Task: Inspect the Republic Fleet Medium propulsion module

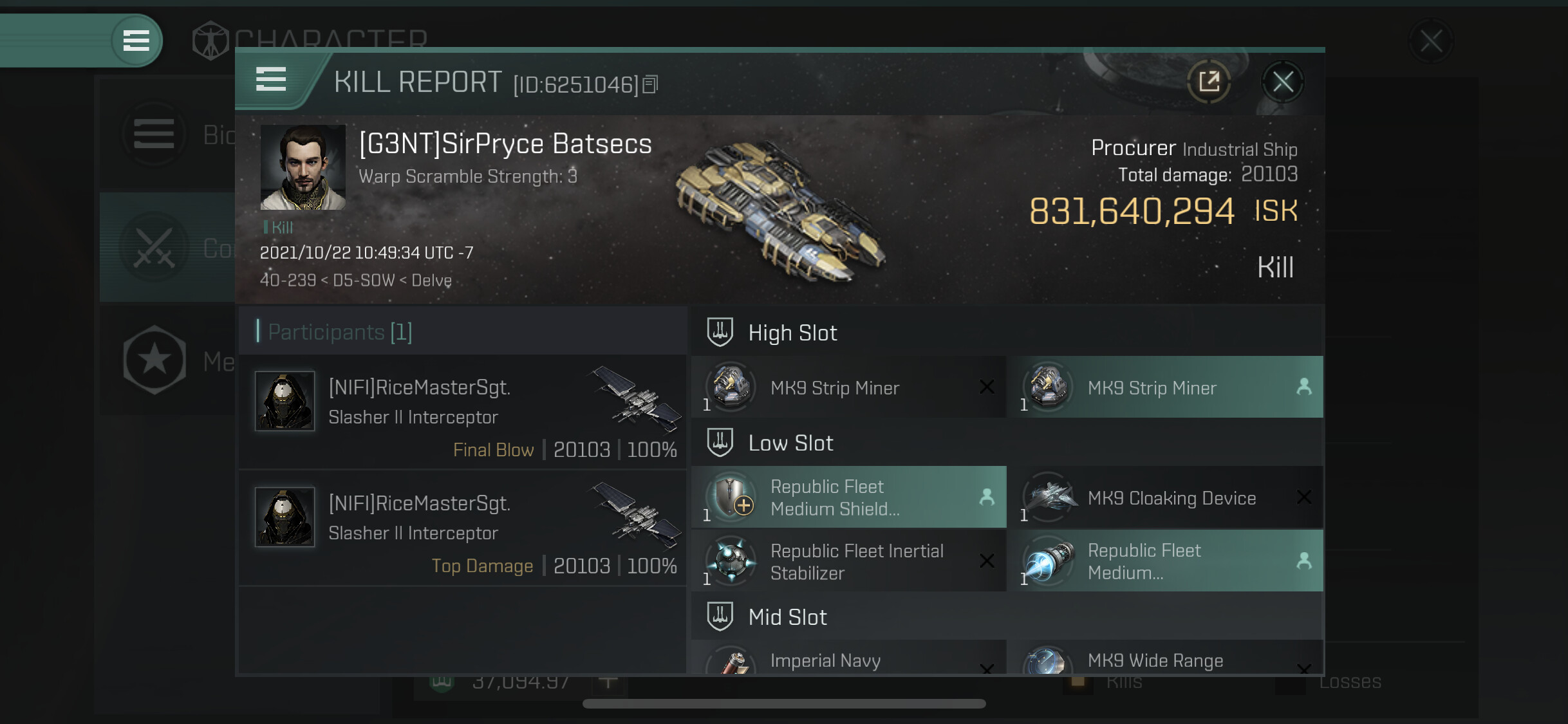Action: click(x=1166, y=561)
